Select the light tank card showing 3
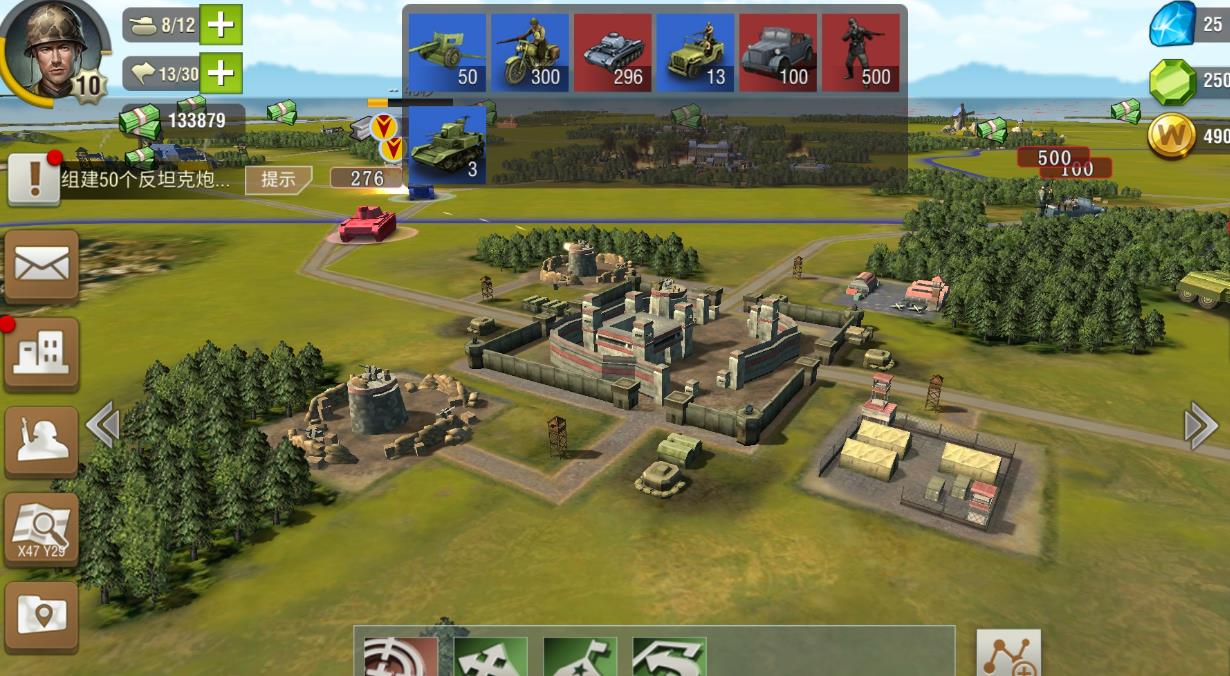The width and height of the screenshot is (1230, 676). point(446,145)
